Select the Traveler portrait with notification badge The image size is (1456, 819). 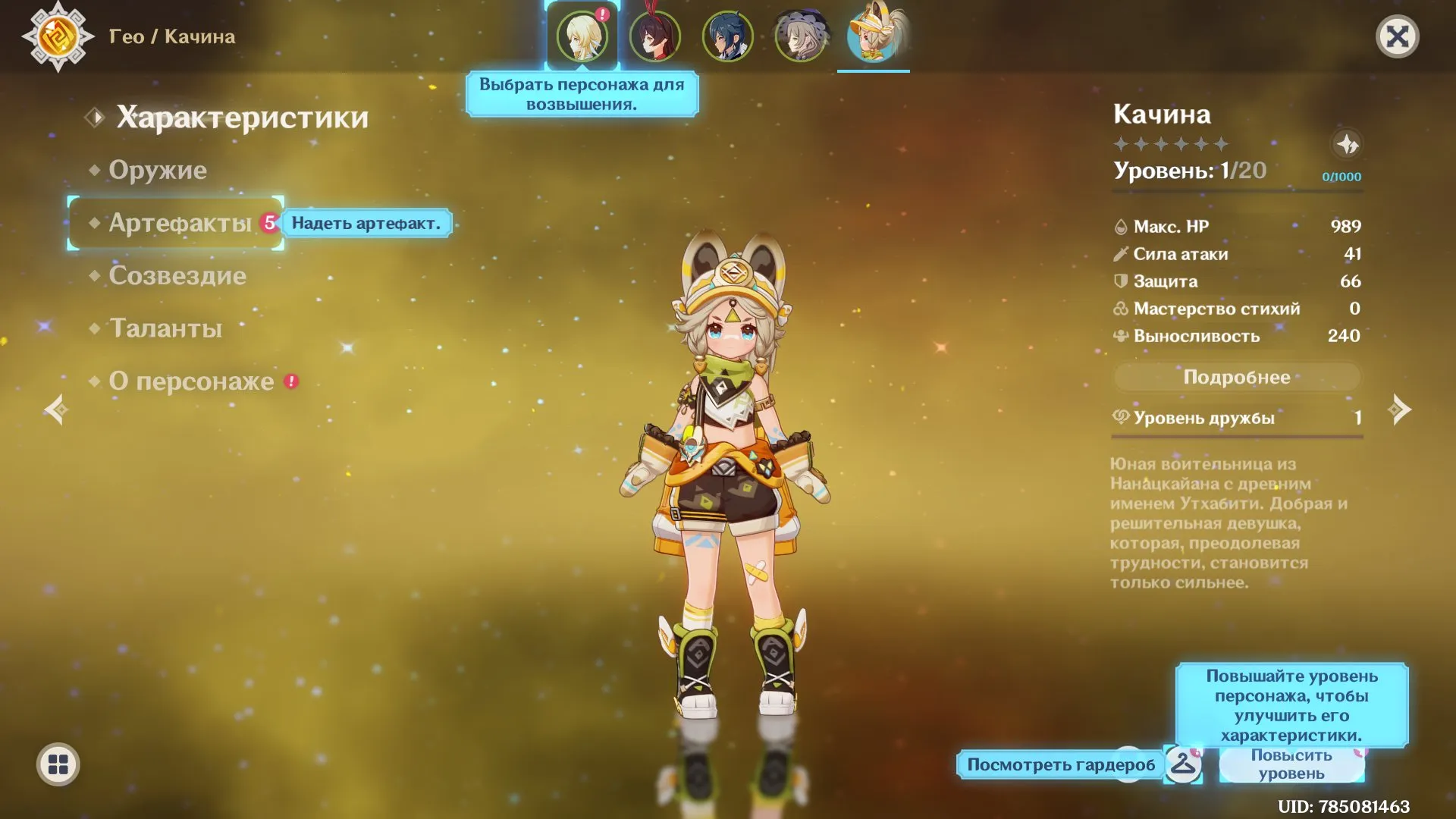pyautogui.click(x=581, y=36)
